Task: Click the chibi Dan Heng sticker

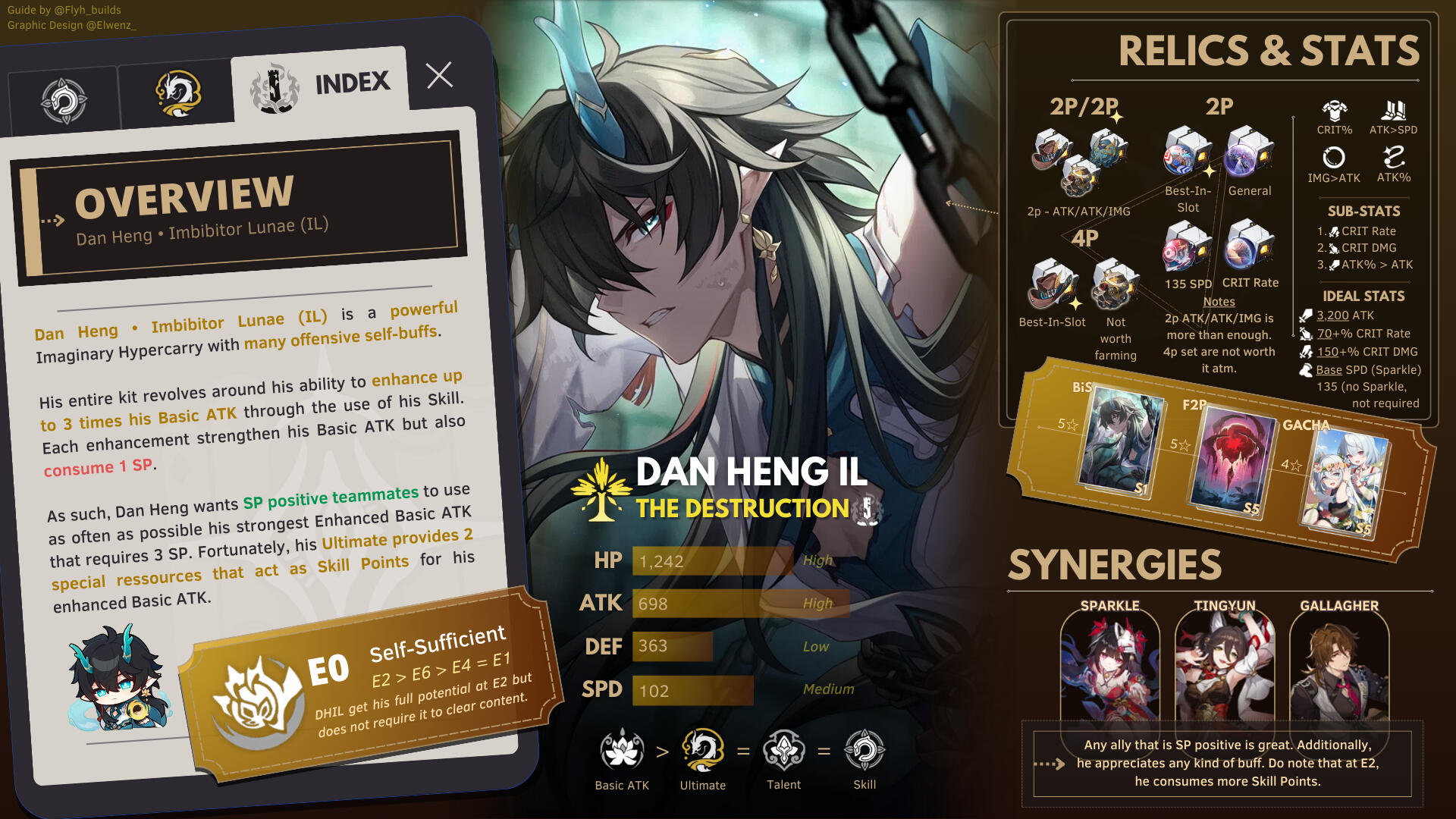Action: [x=118, y=680]
